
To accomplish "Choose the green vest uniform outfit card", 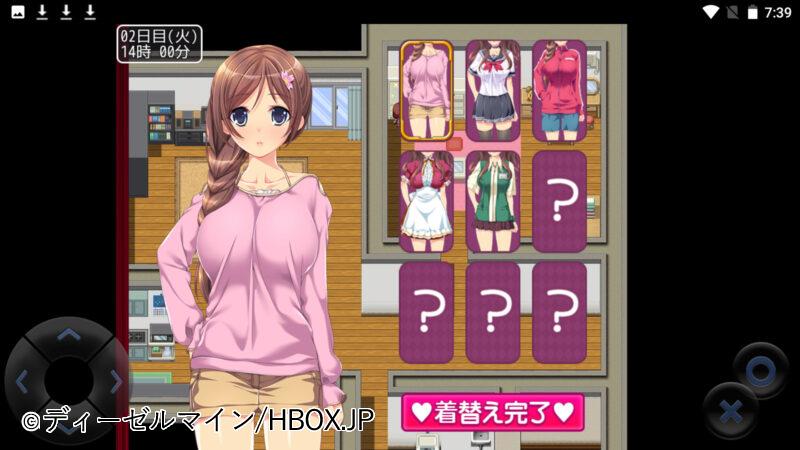I will coord(493,201).
